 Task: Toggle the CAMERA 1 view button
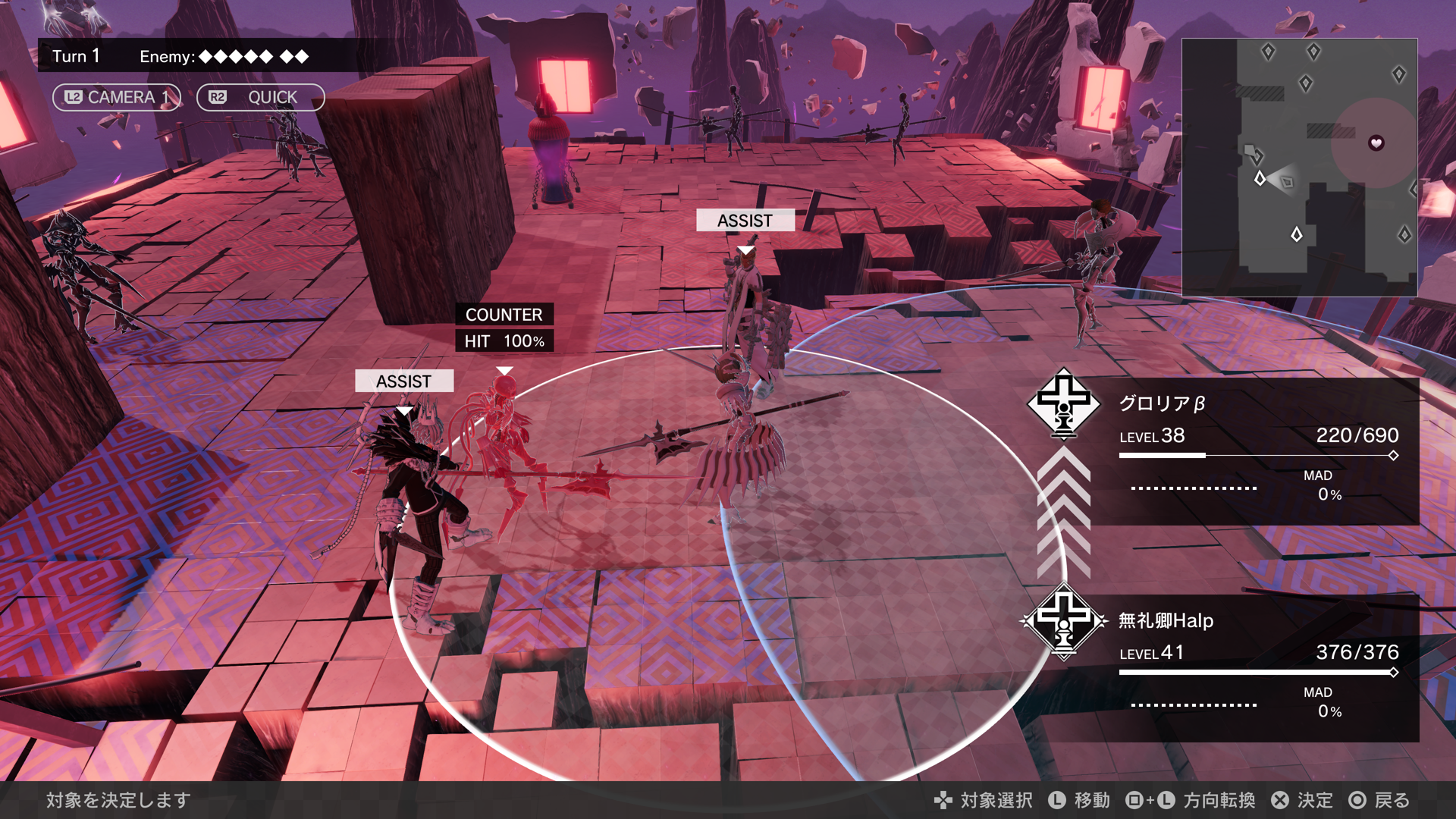(116, 97)
